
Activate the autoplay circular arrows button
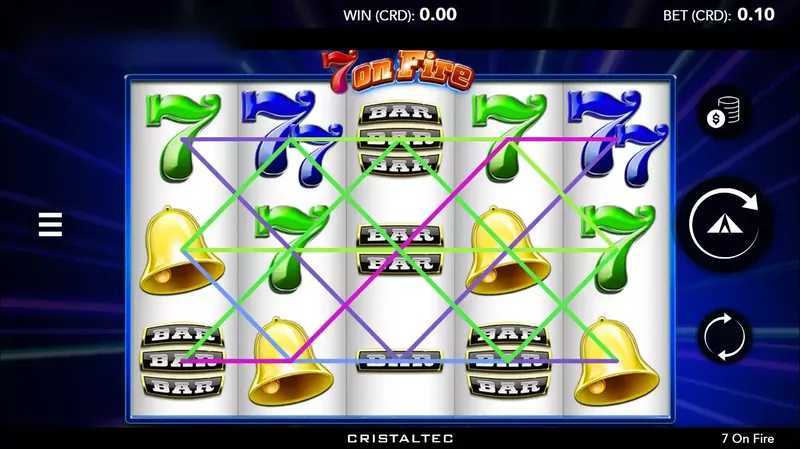tap(725, 336)
